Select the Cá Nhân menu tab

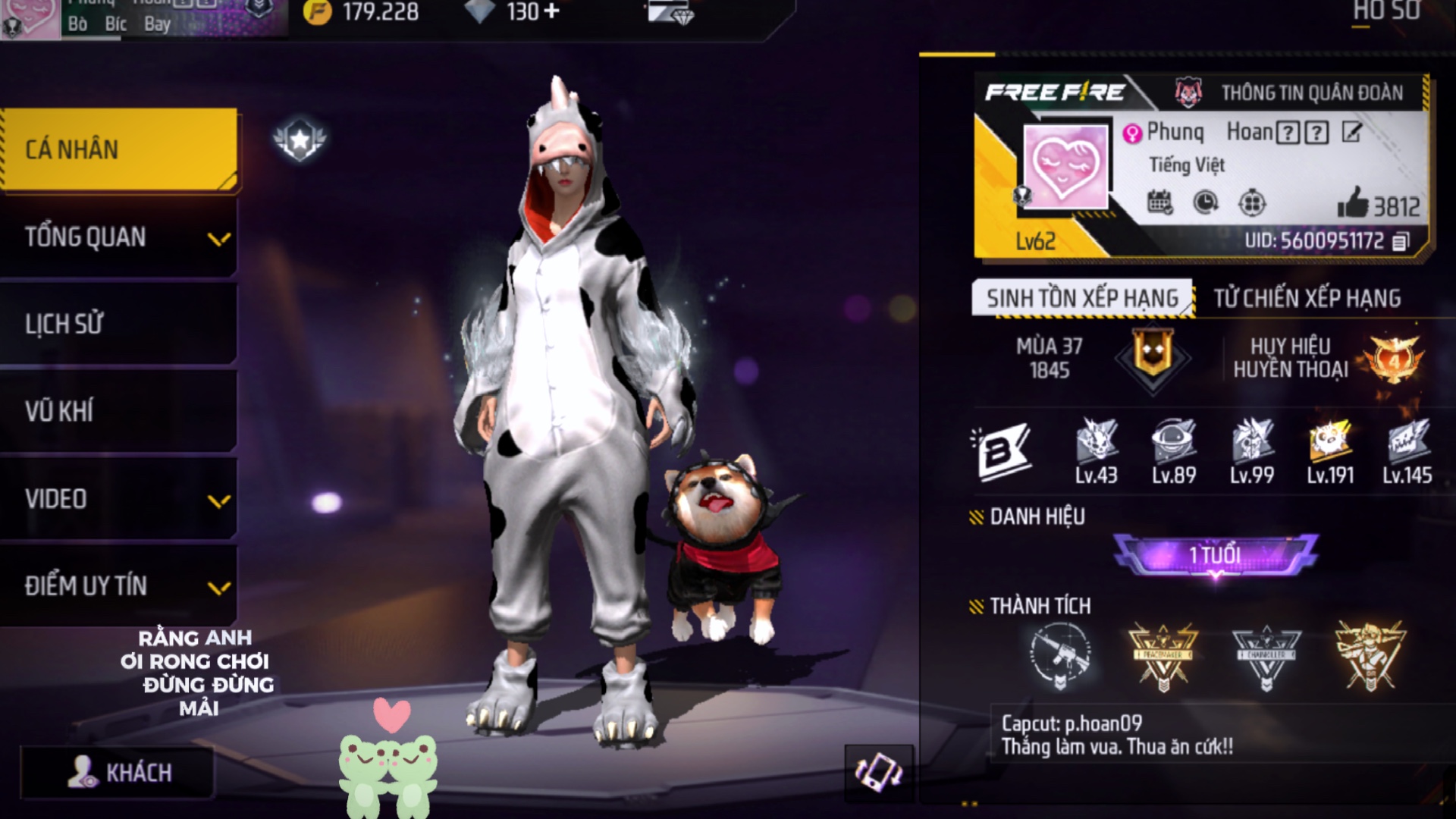[120, 149]
